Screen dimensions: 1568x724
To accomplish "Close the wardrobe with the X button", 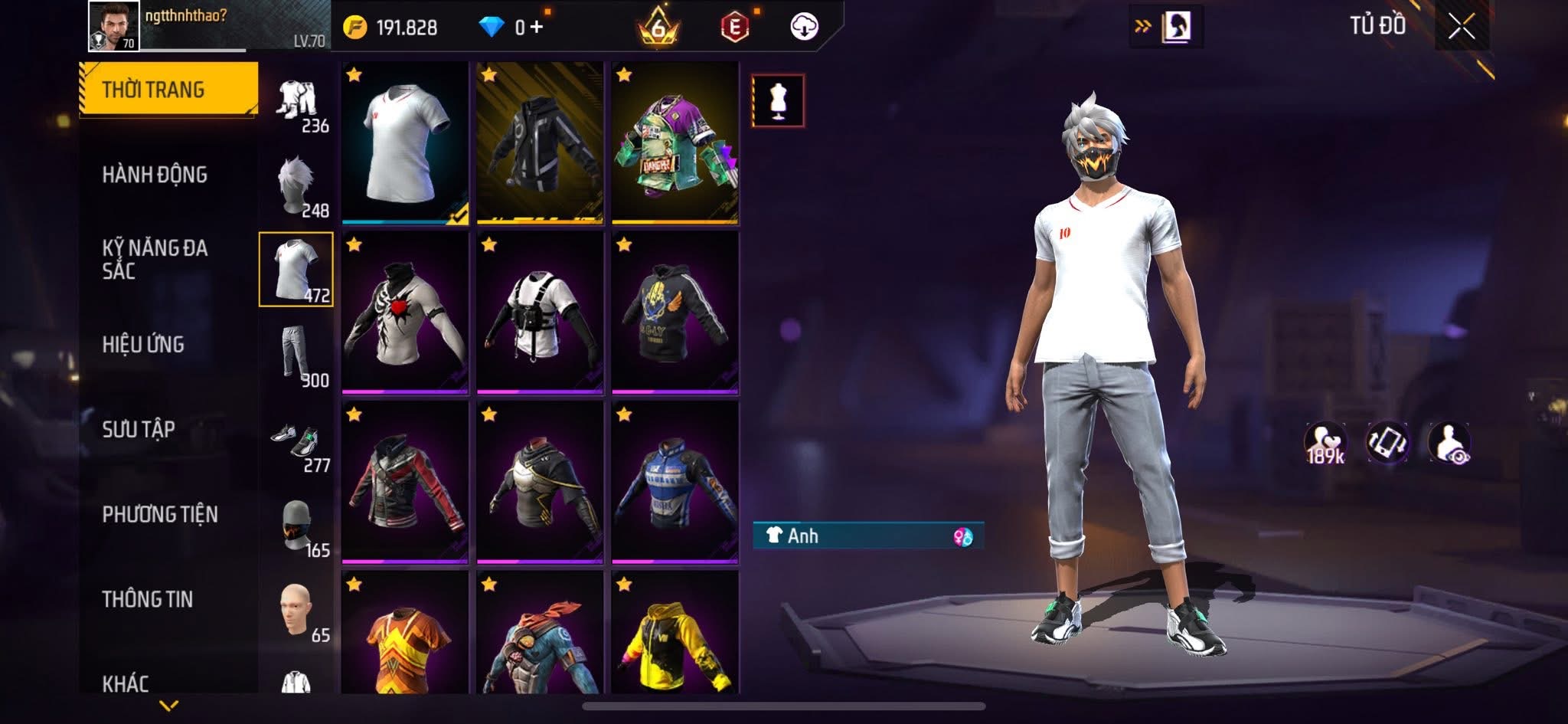I will pos(1461,28).
